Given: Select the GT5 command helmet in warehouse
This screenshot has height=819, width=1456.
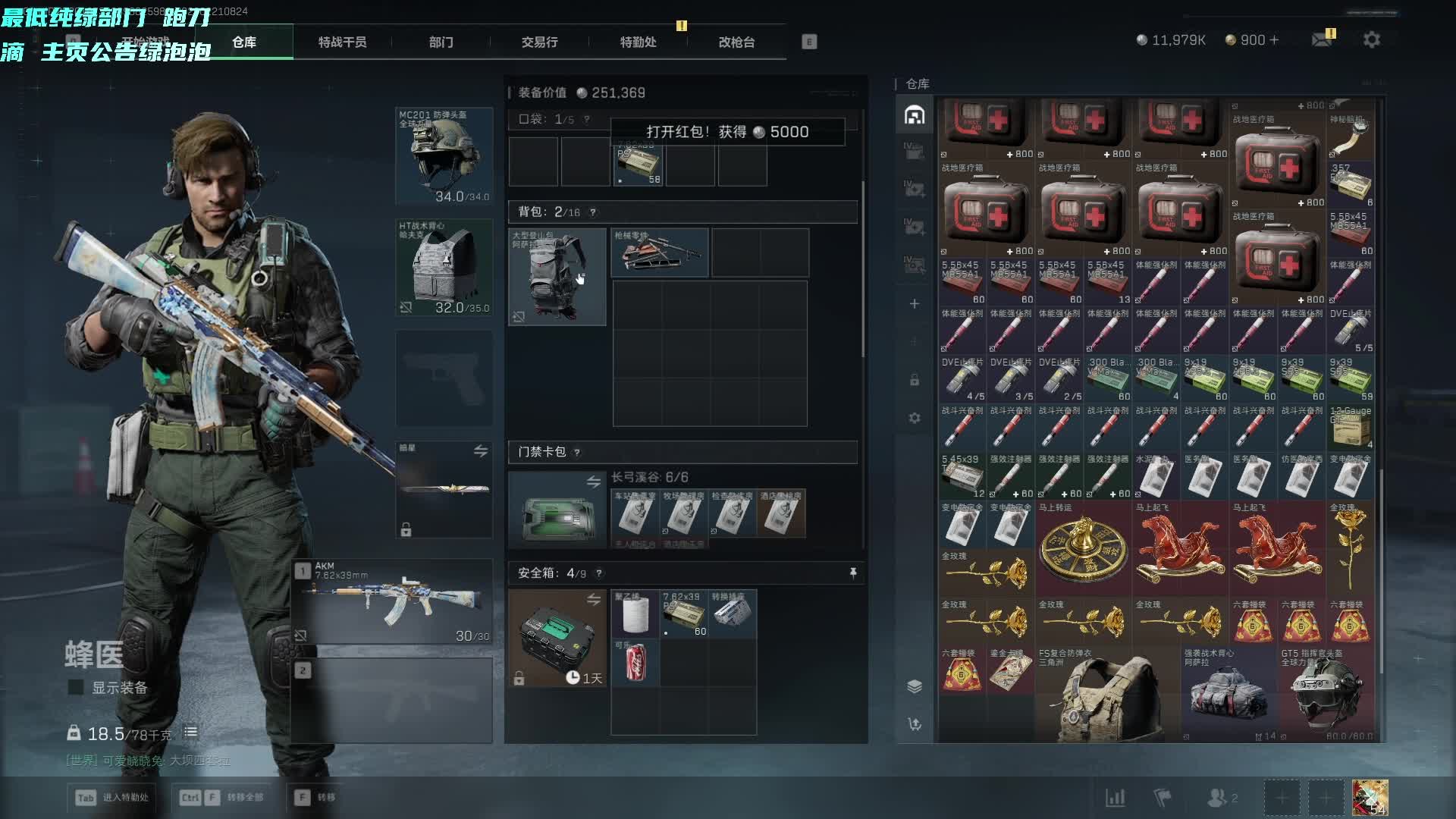Looking at the screenshot, I should tap(1326, 696).
